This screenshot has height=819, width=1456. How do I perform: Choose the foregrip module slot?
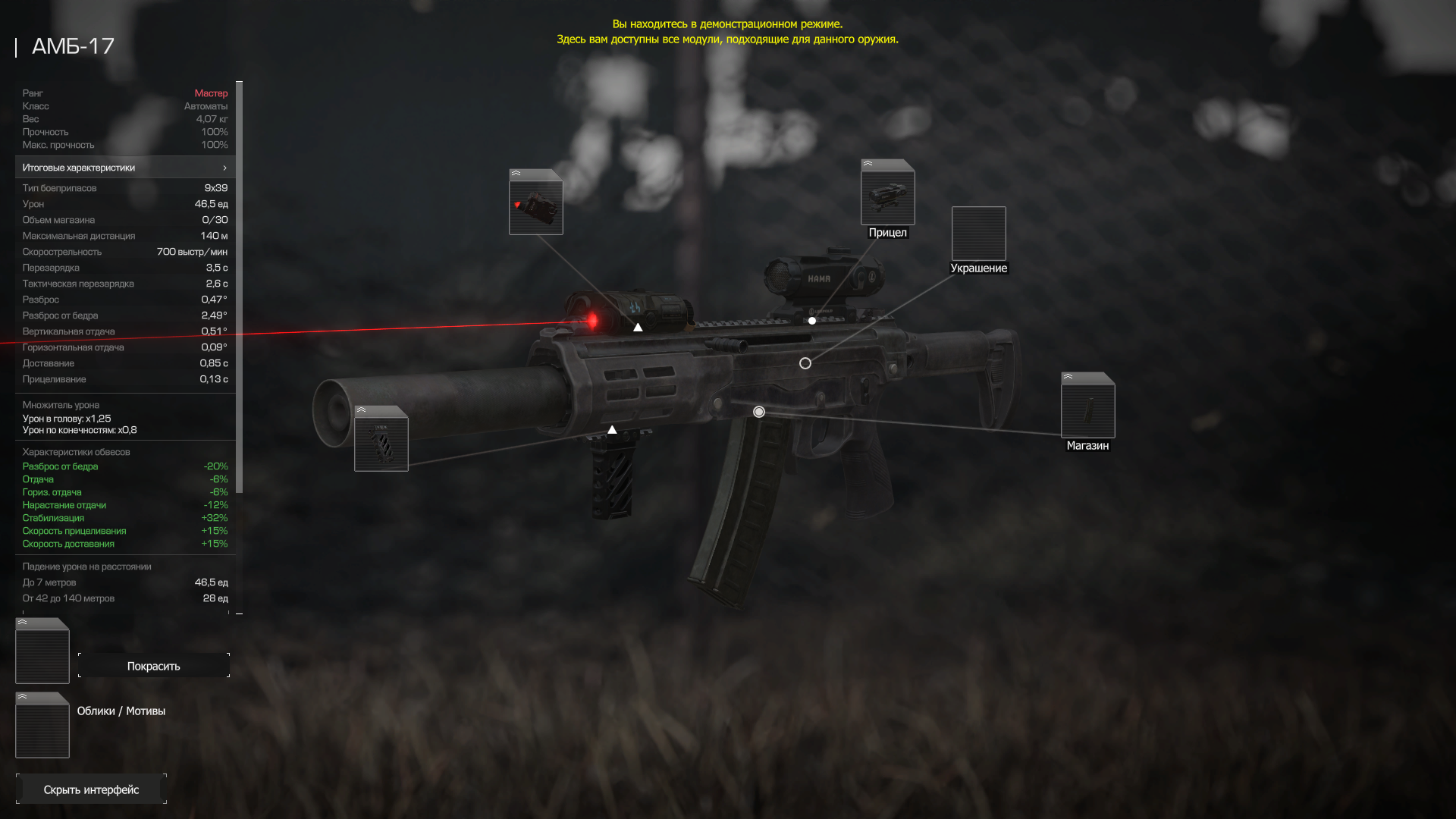[x=381, y=443]
